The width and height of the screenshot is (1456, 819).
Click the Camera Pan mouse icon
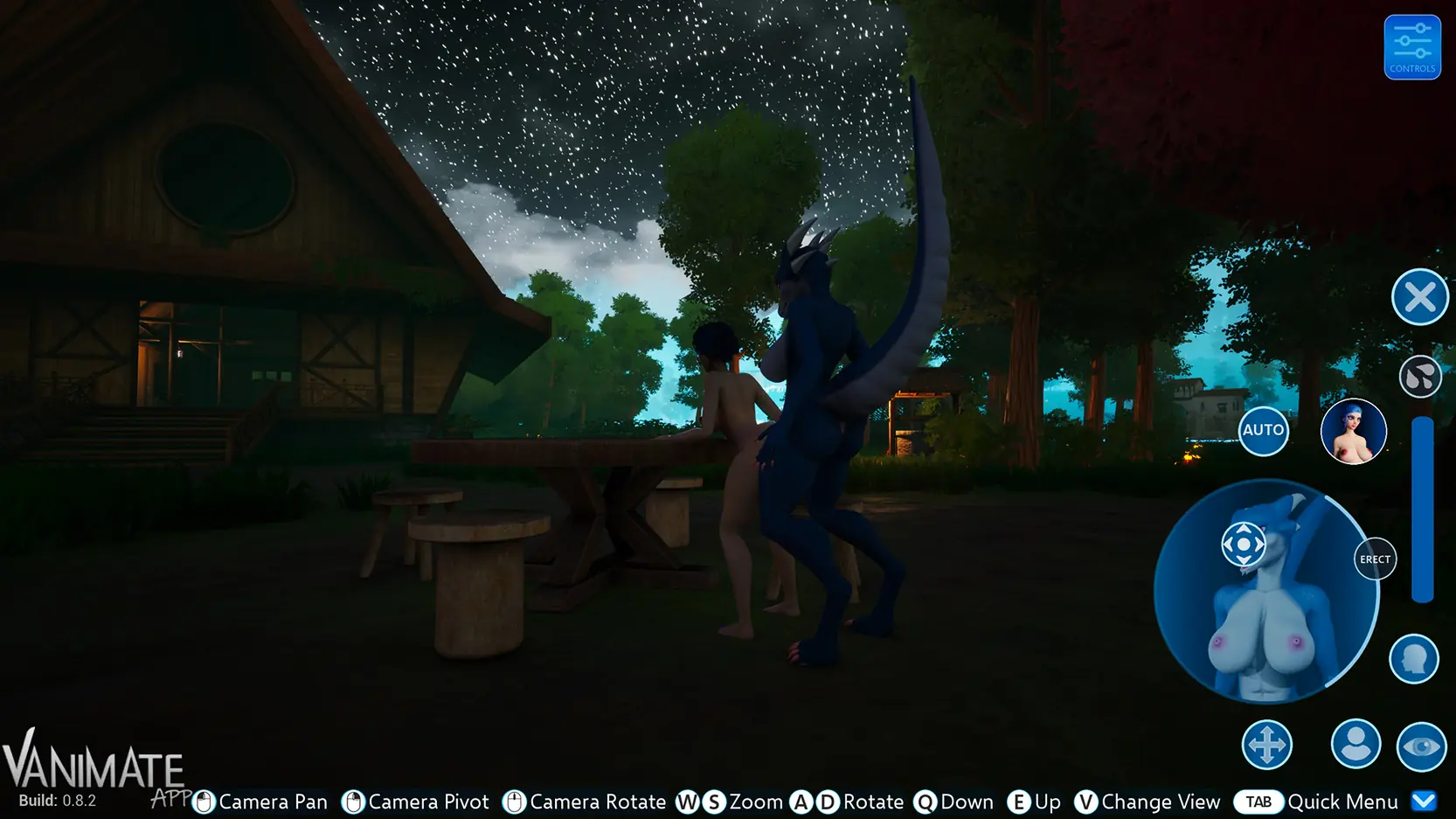pos(203,801)
